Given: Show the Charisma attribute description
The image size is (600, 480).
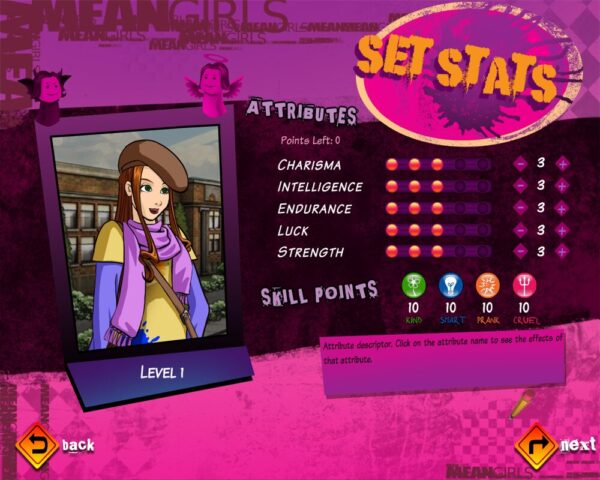Looking at the screenshot, I should [x=309, y=165].
